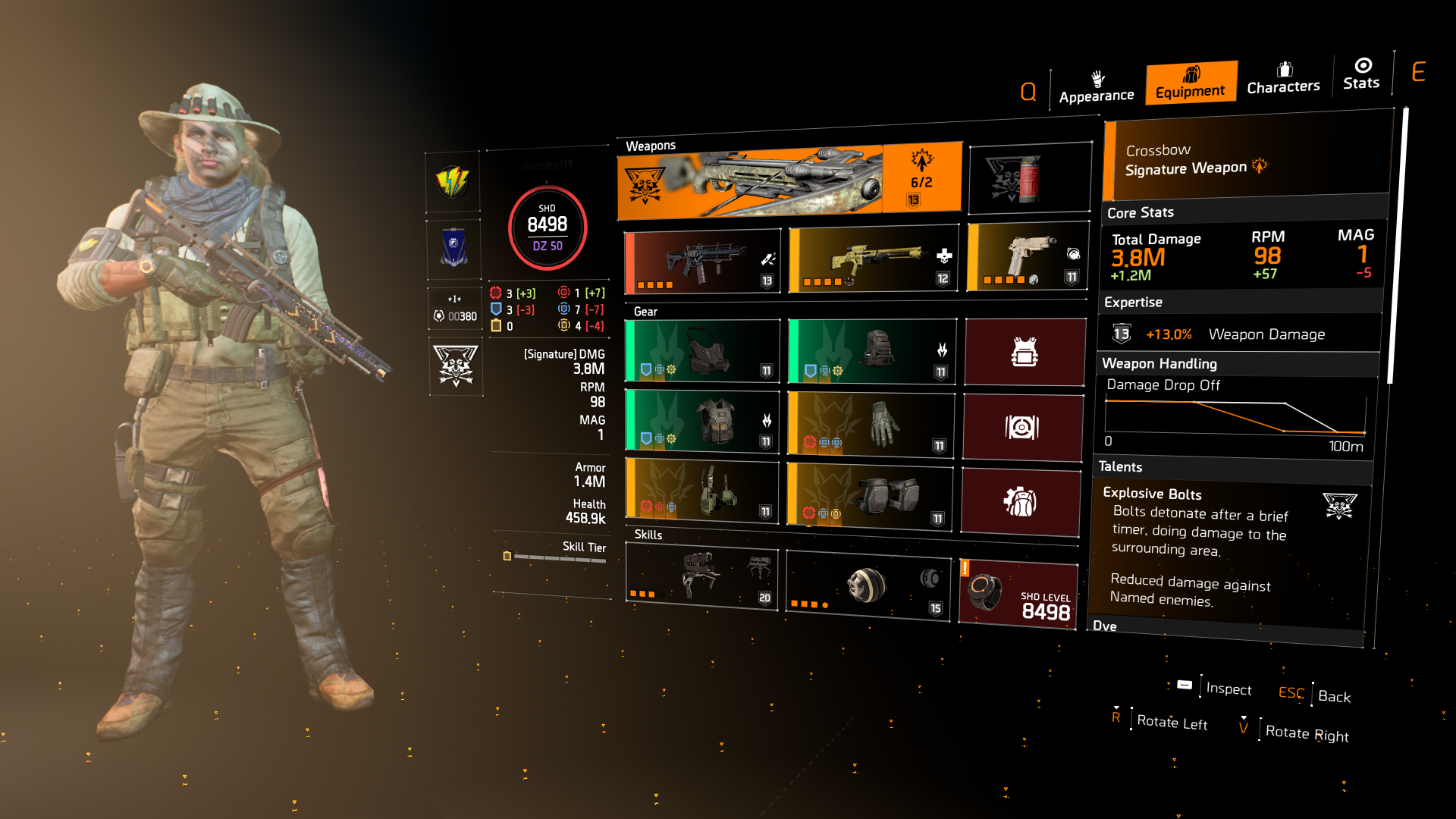This screenshot has width=1456, height=819.
Task: Click the camera-style gadget slot icon
Action: (x=1023, y=428)
